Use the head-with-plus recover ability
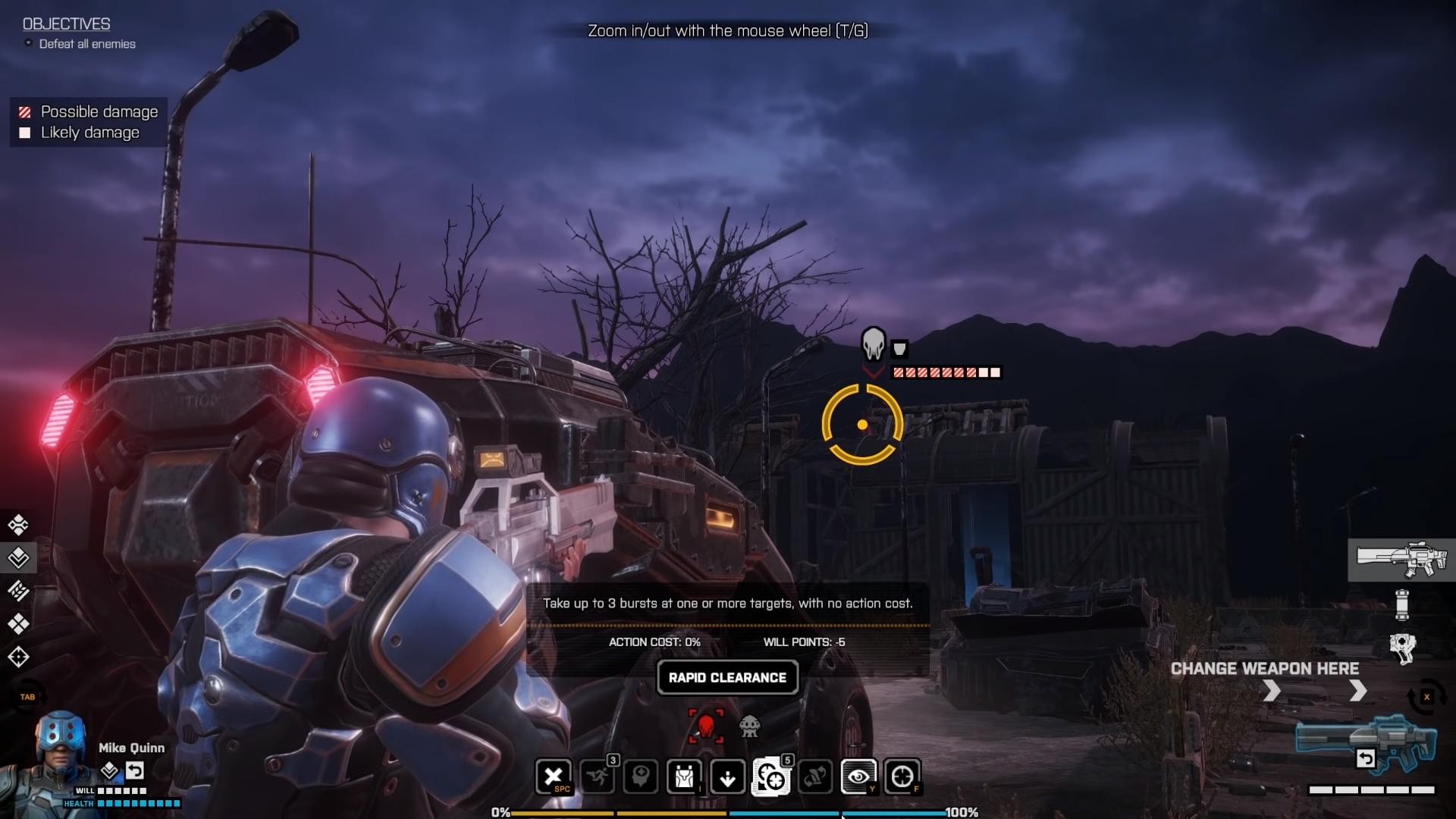The height and width of the screenshot is (819, 1456). pyautogui.click(x=641, y=777)
